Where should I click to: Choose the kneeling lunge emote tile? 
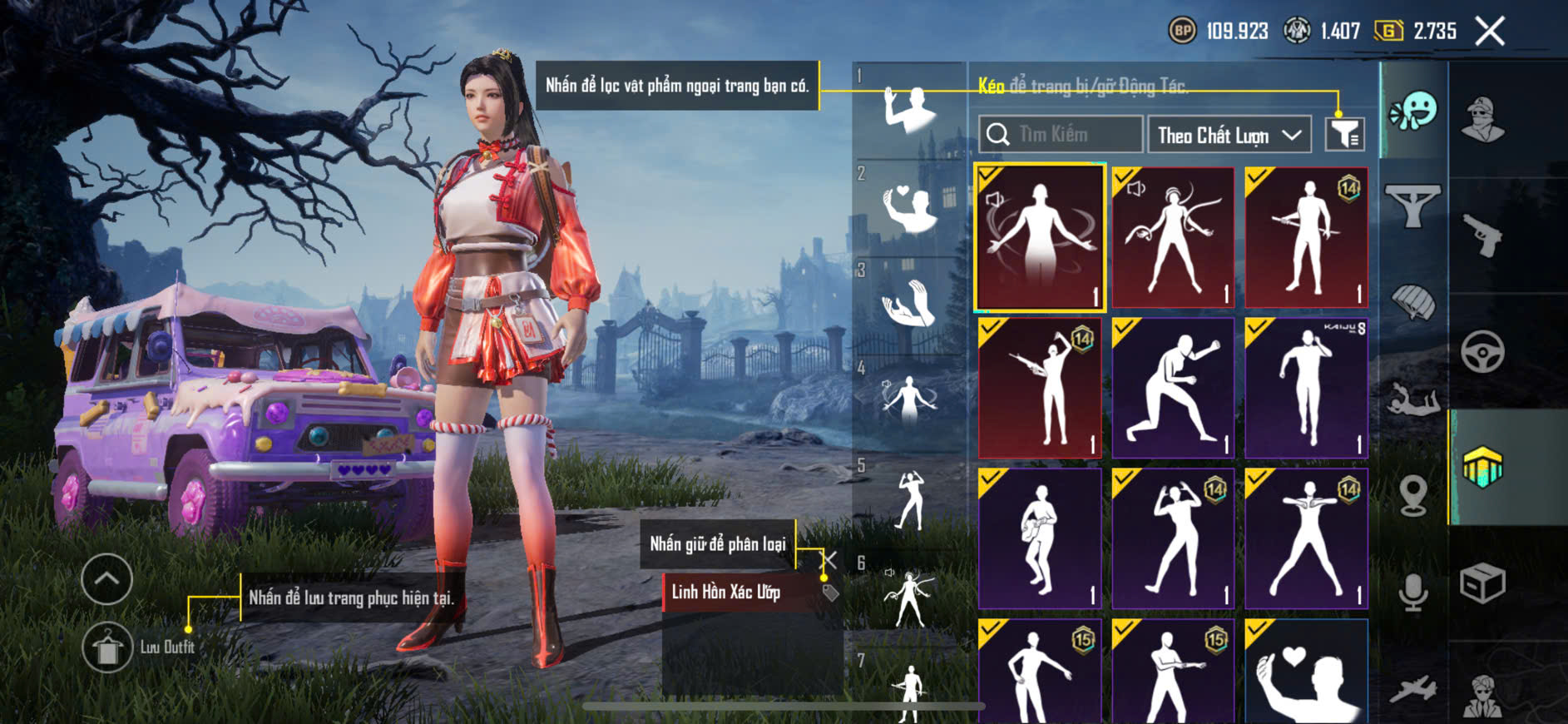(1173, 388)
